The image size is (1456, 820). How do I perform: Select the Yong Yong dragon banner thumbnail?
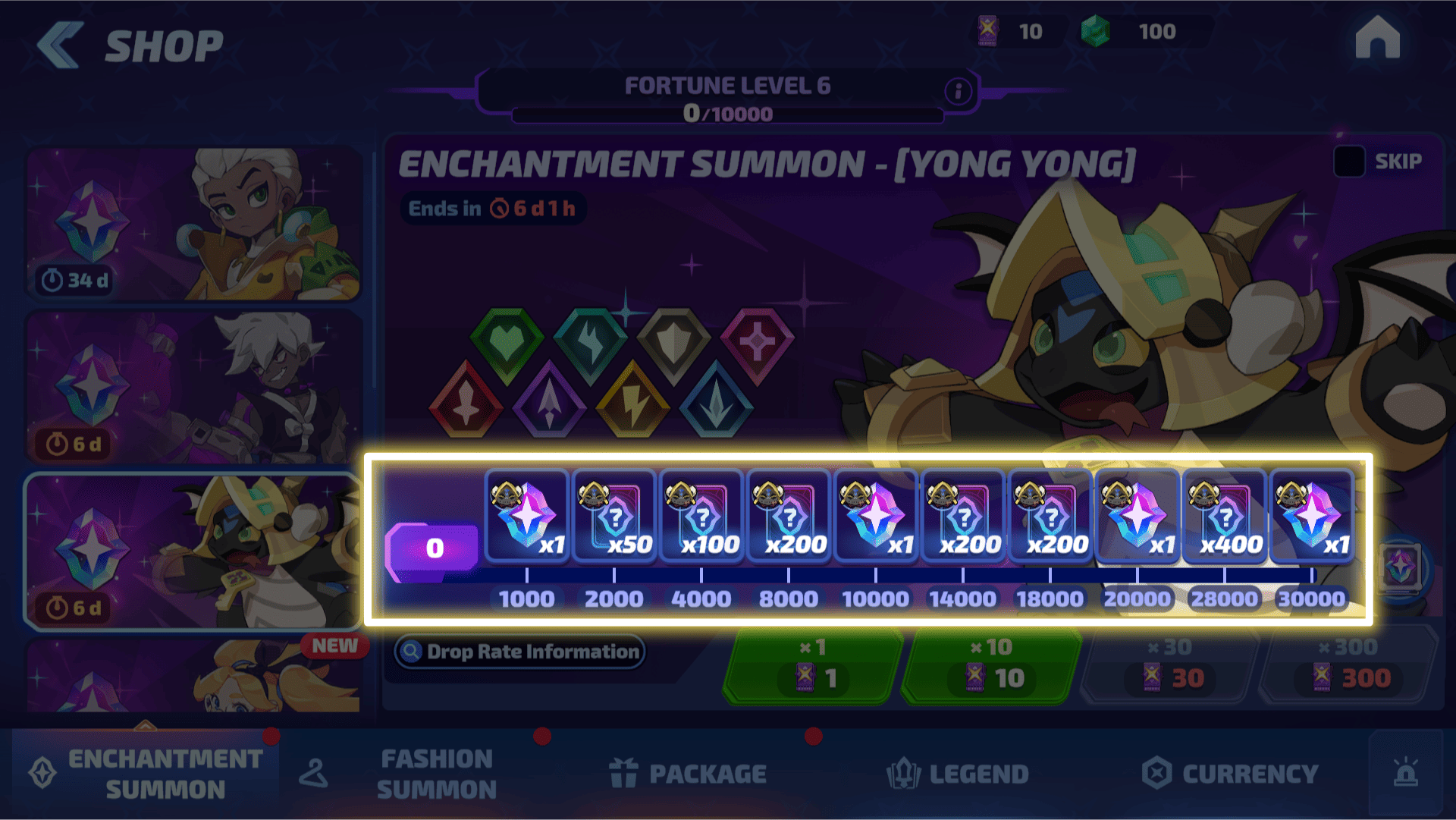point(193,551)
